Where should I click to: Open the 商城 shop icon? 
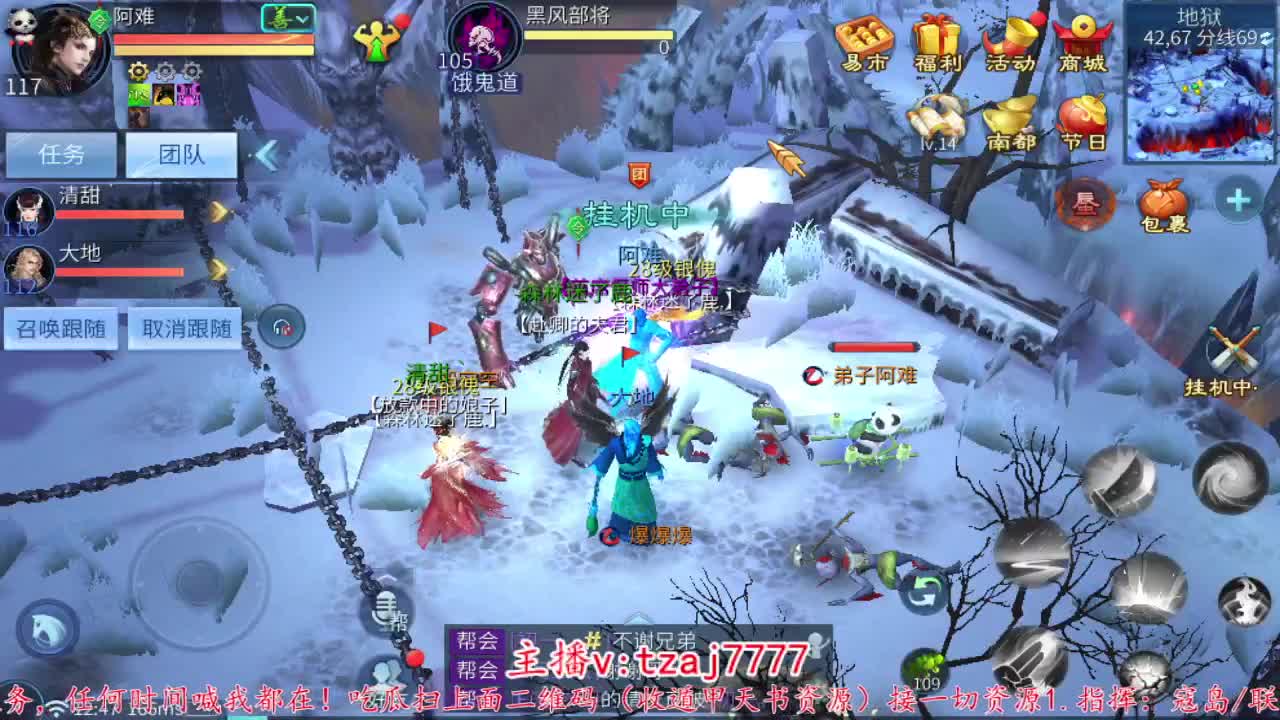[x=1080, y=40]
